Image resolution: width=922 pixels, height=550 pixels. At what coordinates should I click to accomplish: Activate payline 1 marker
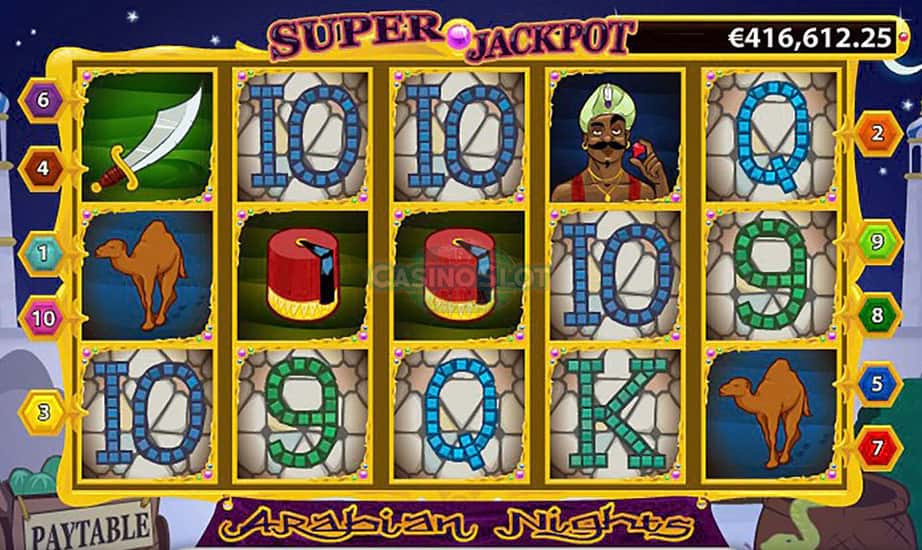42,252
